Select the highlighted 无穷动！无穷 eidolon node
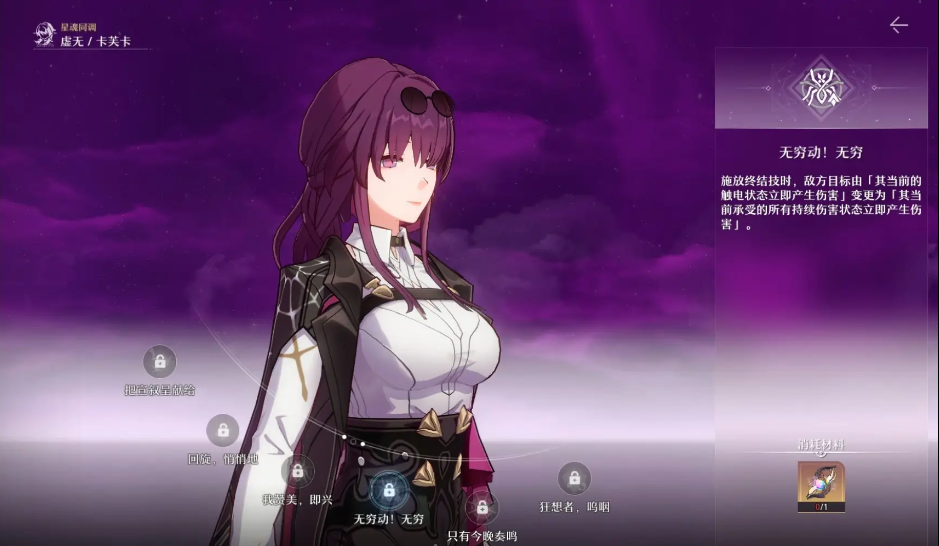This screenshot has height=546, width=939. 388,491
